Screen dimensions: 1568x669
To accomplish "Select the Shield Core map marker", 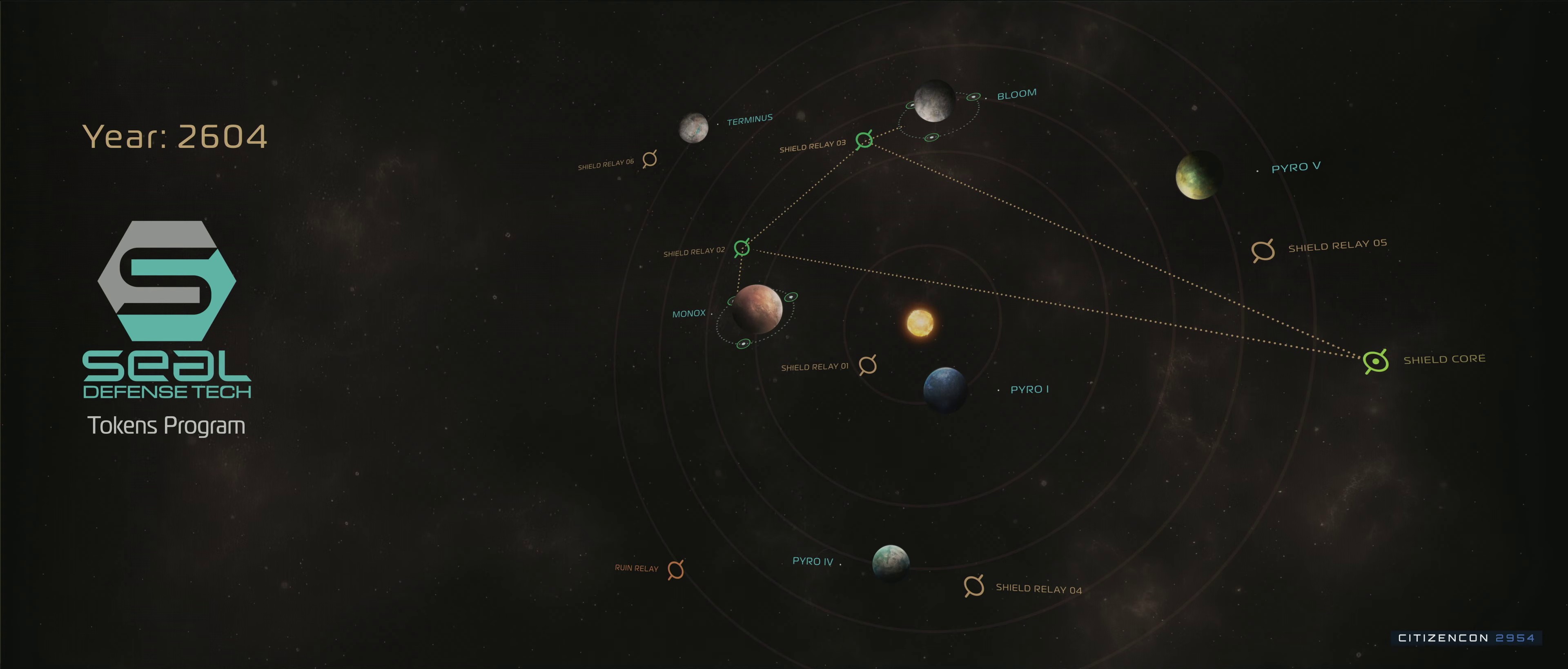I will point(1376,361).
